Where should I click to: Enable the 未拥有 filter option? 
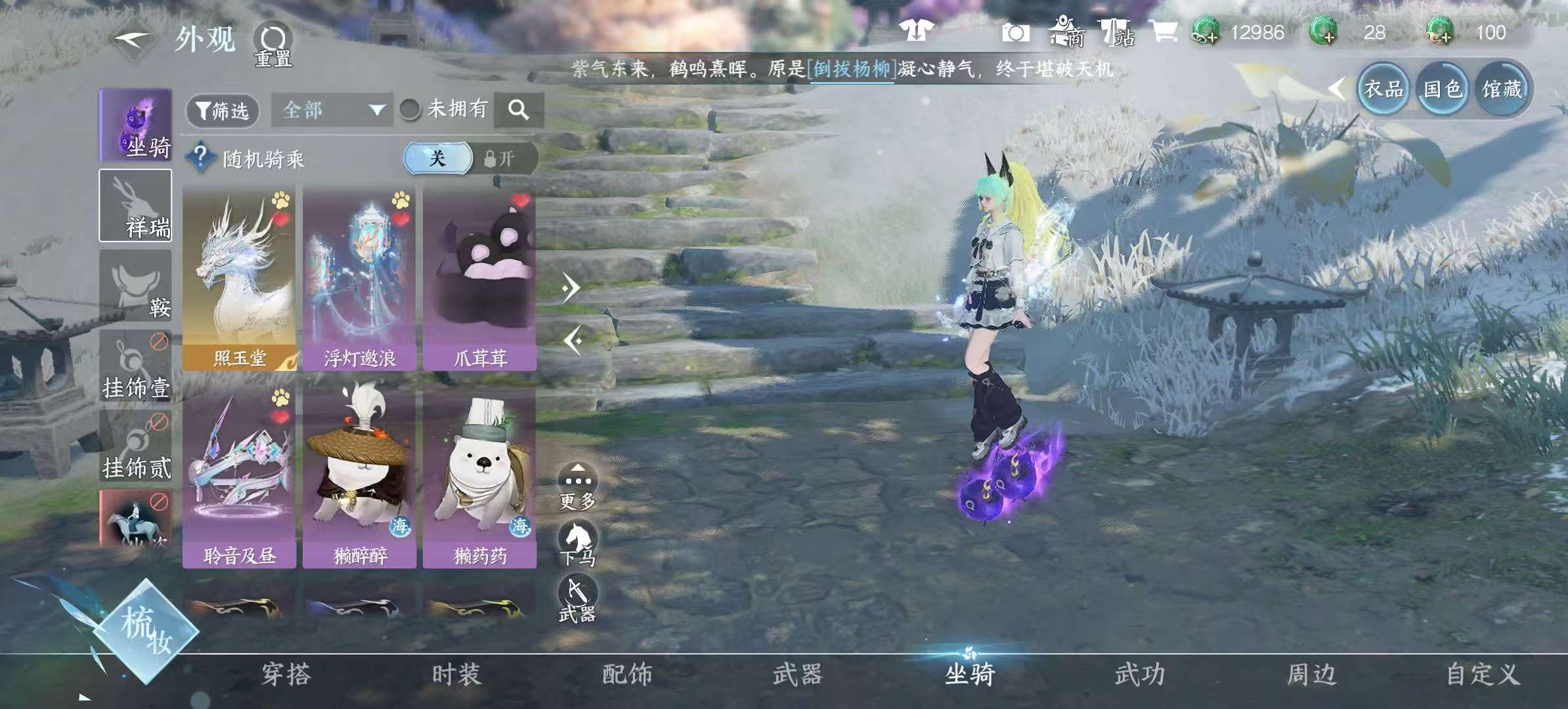pos(411,110)
